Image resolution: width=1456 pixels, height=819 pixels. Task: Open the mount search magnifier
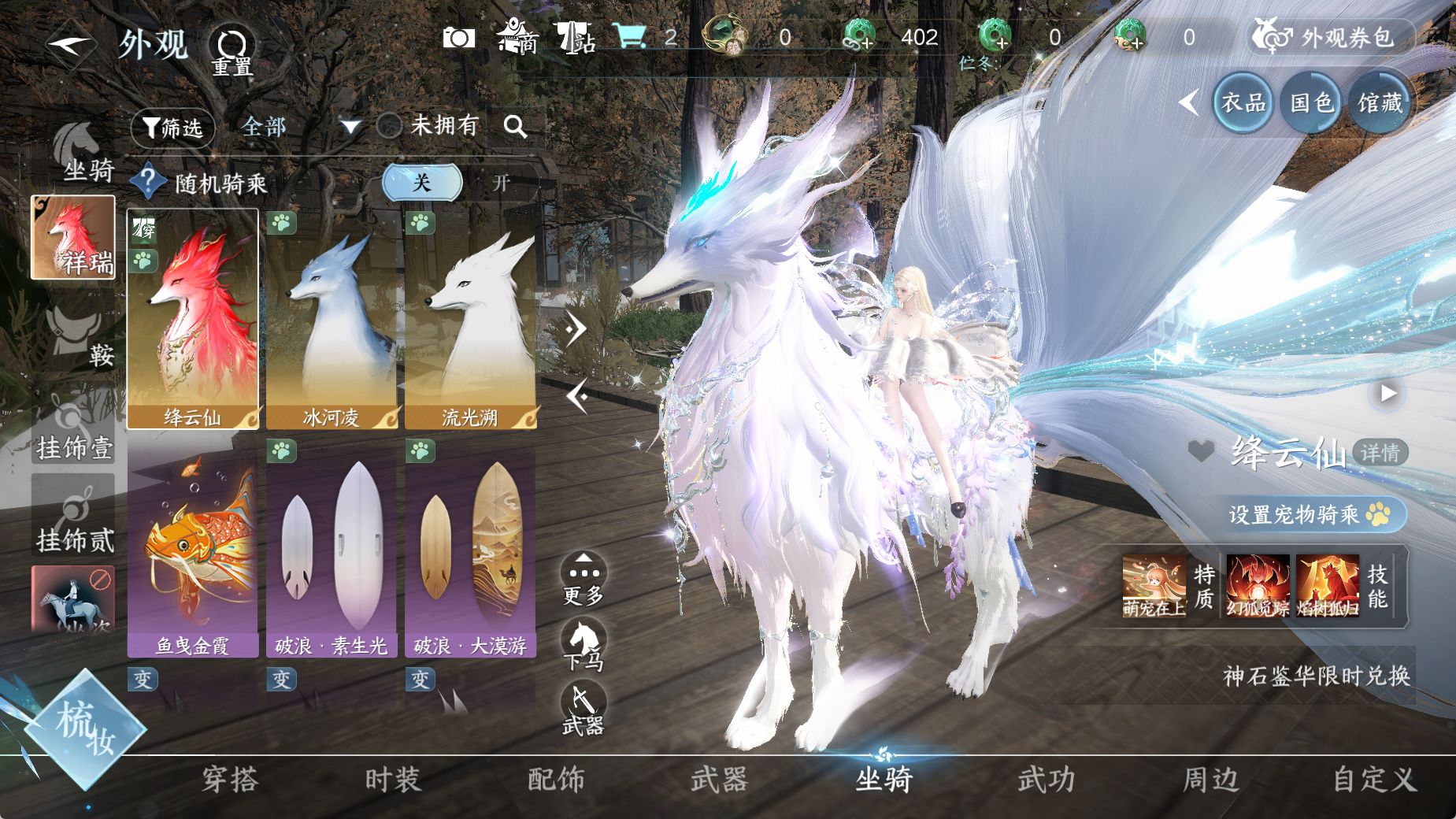pos(515,126)
